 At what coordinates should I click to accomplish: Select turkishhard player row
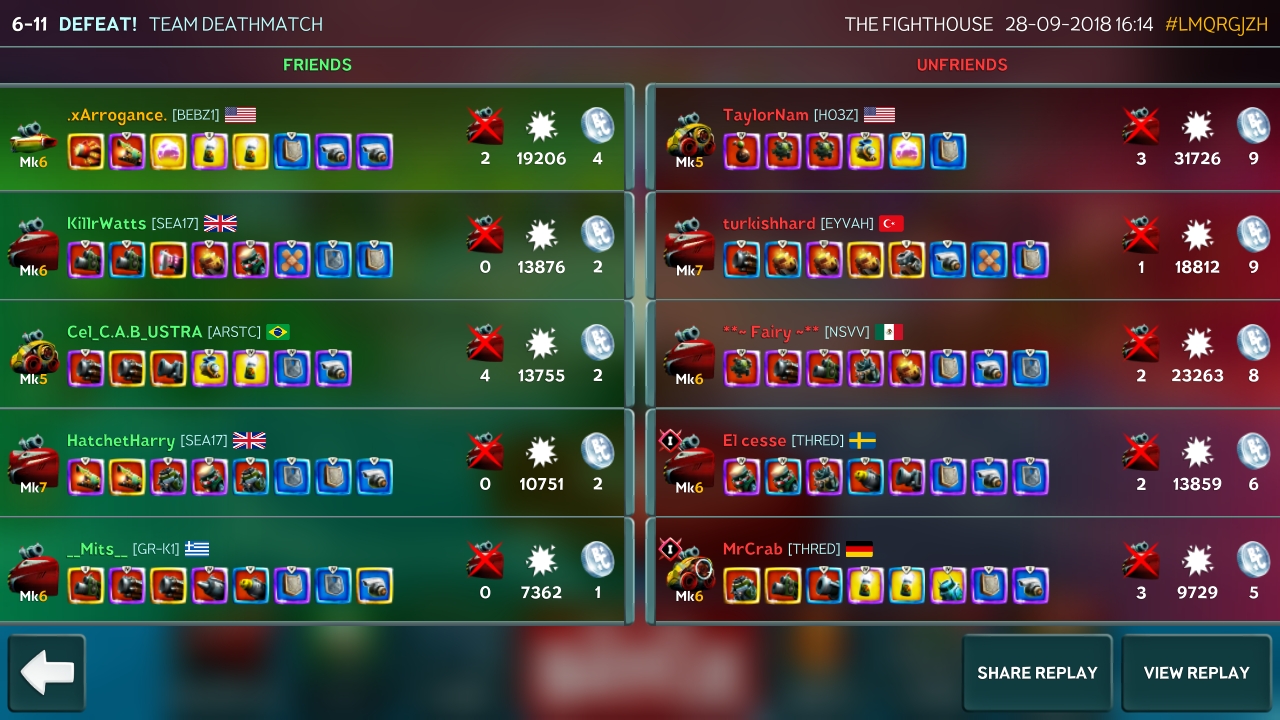[962, 246]
